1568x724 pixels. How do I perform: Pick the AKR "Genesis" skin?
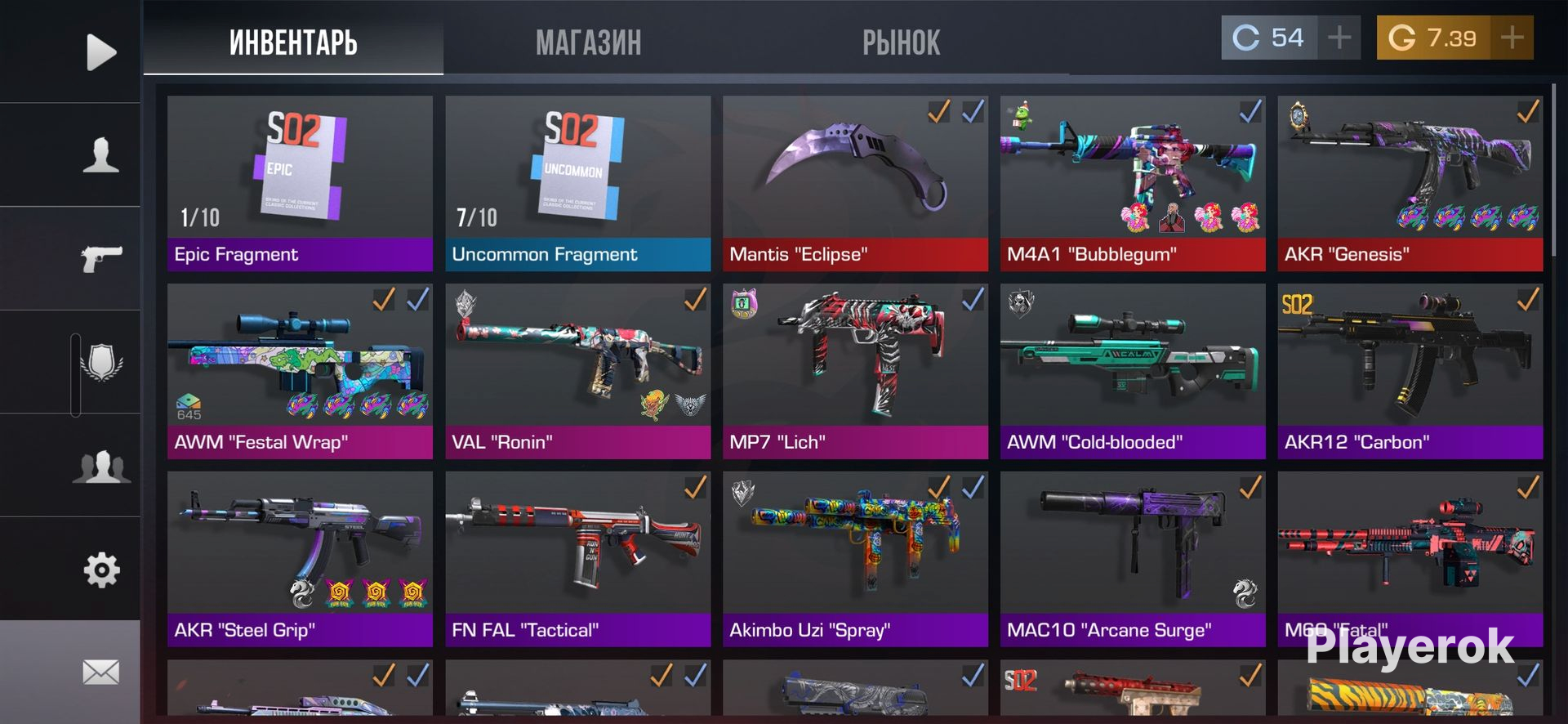pos(1410,183)
